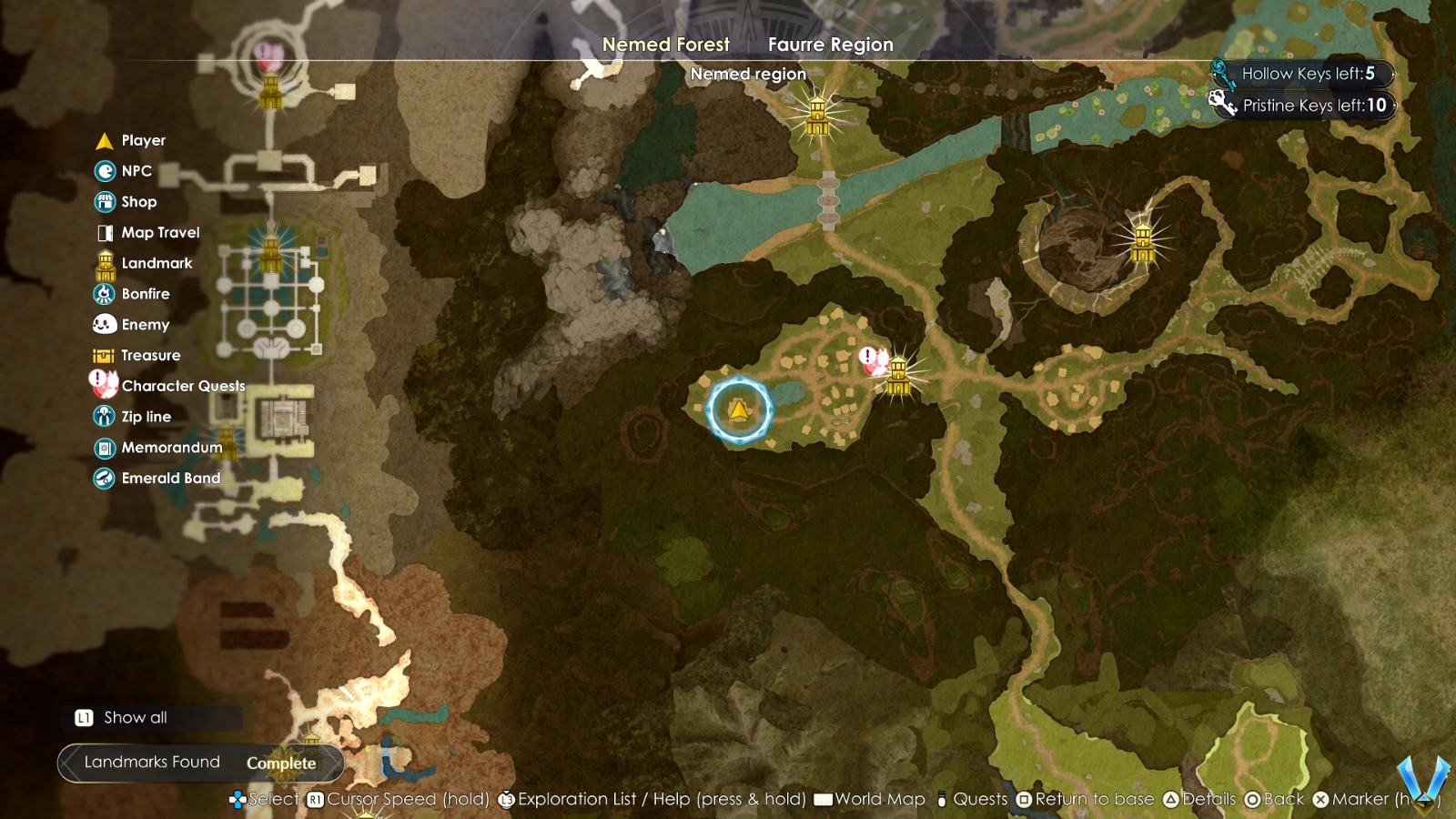This screenshot has width=1456, height=819.
Task: Click the Treasure legend icon
Action: [x=104, y=355]
